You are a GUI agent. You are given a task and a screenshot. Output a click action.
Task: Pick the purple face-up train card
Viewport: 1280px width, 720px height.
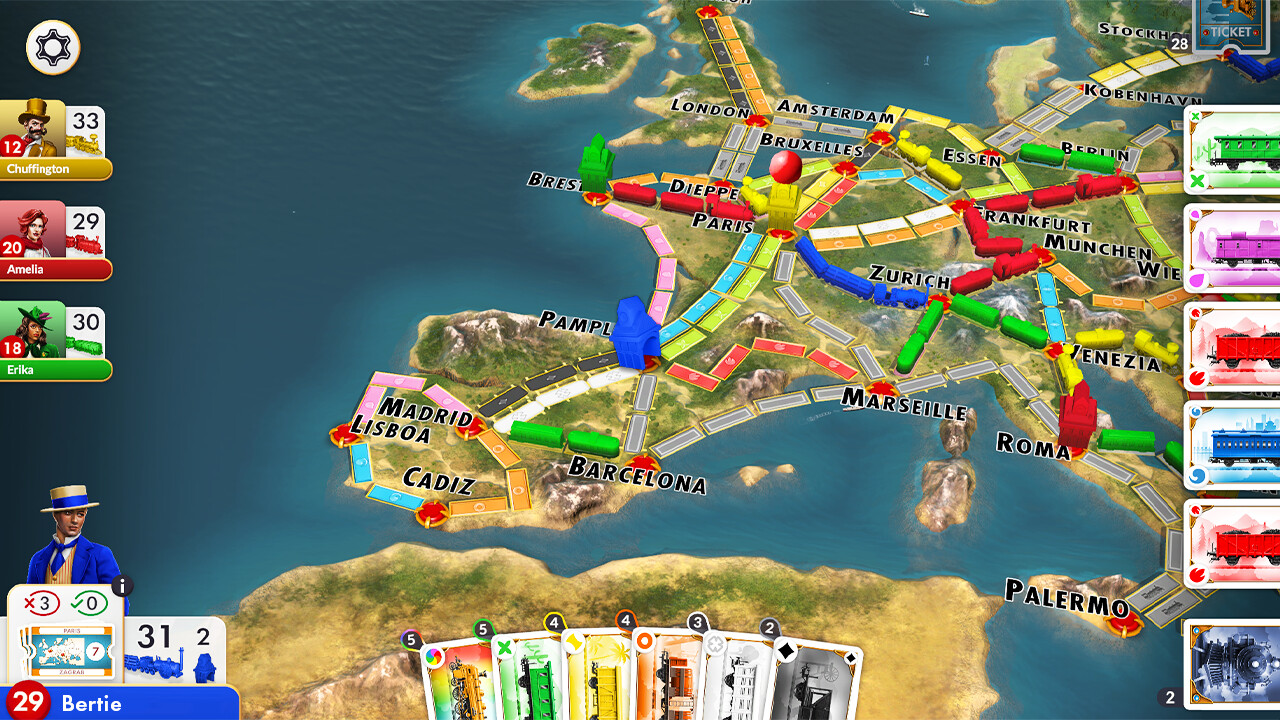[x=1235, y=247]
